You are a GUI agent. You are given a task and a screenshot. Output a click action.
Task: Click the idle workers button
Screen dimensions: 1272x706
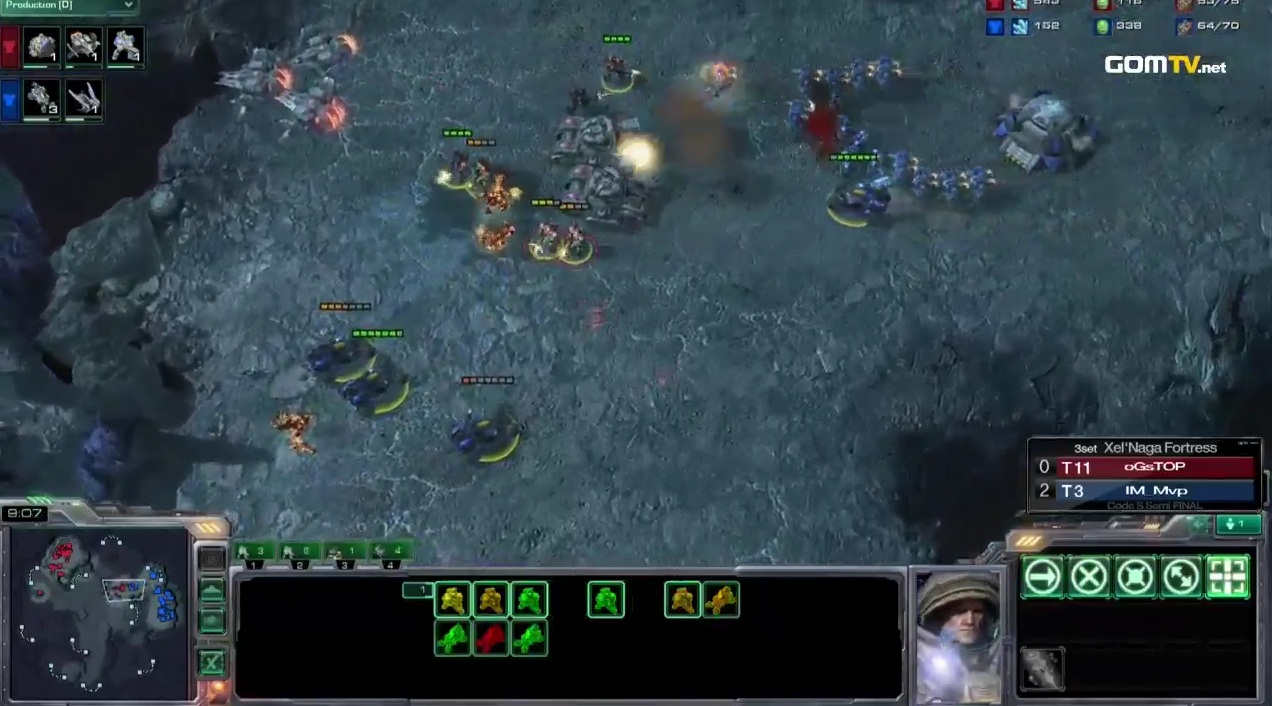[1237, 524]
